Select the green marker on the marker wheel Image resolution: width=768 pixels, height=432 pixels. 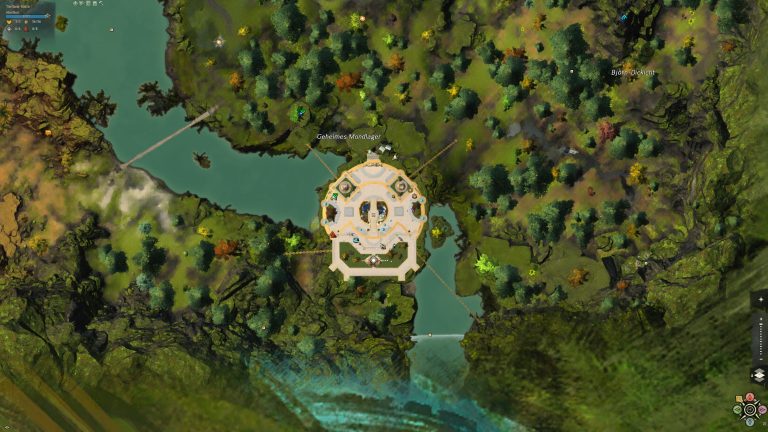[738, 409]
